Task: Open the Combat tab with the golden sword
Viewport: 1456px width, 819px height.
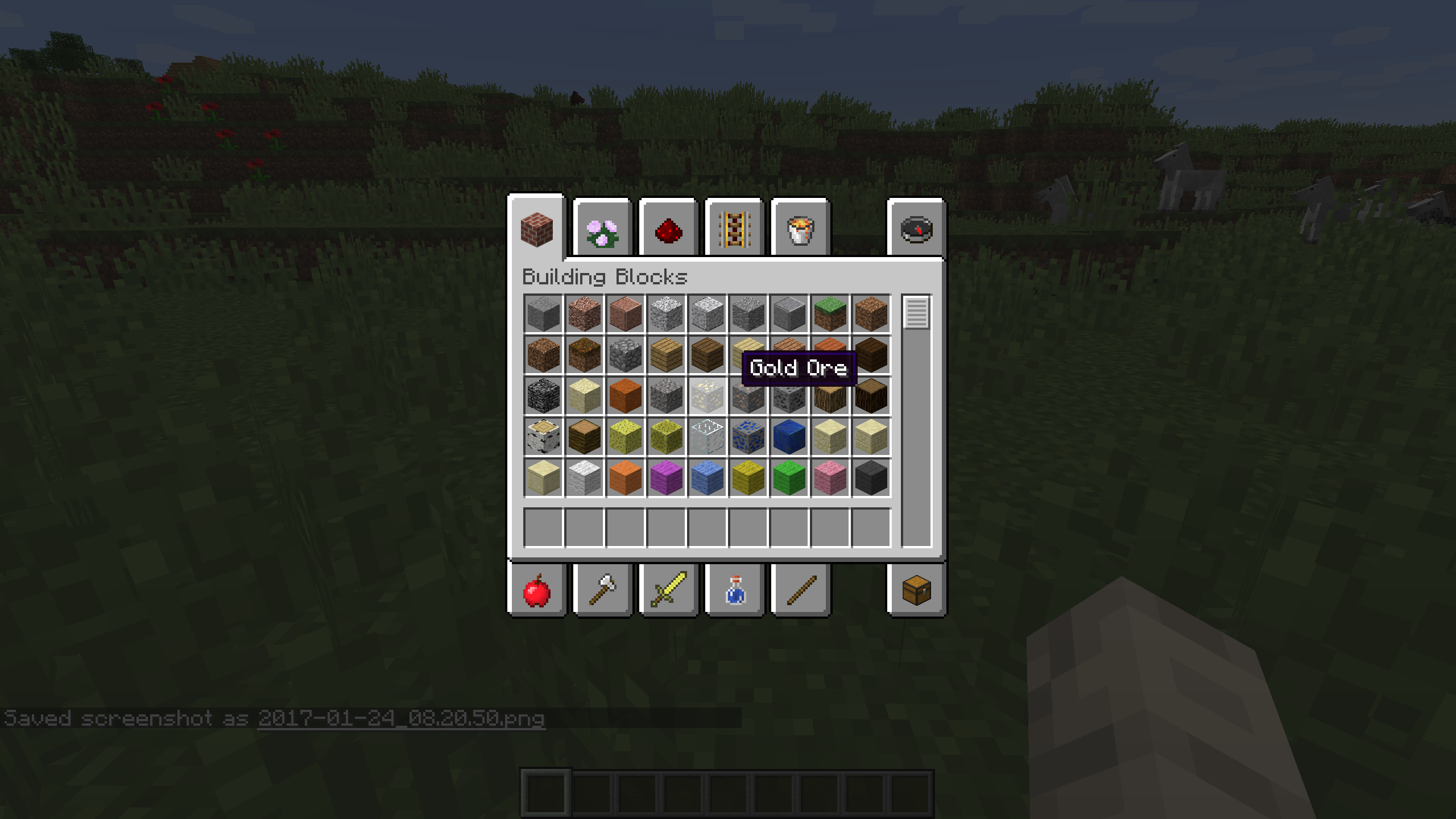Action: 669,589
